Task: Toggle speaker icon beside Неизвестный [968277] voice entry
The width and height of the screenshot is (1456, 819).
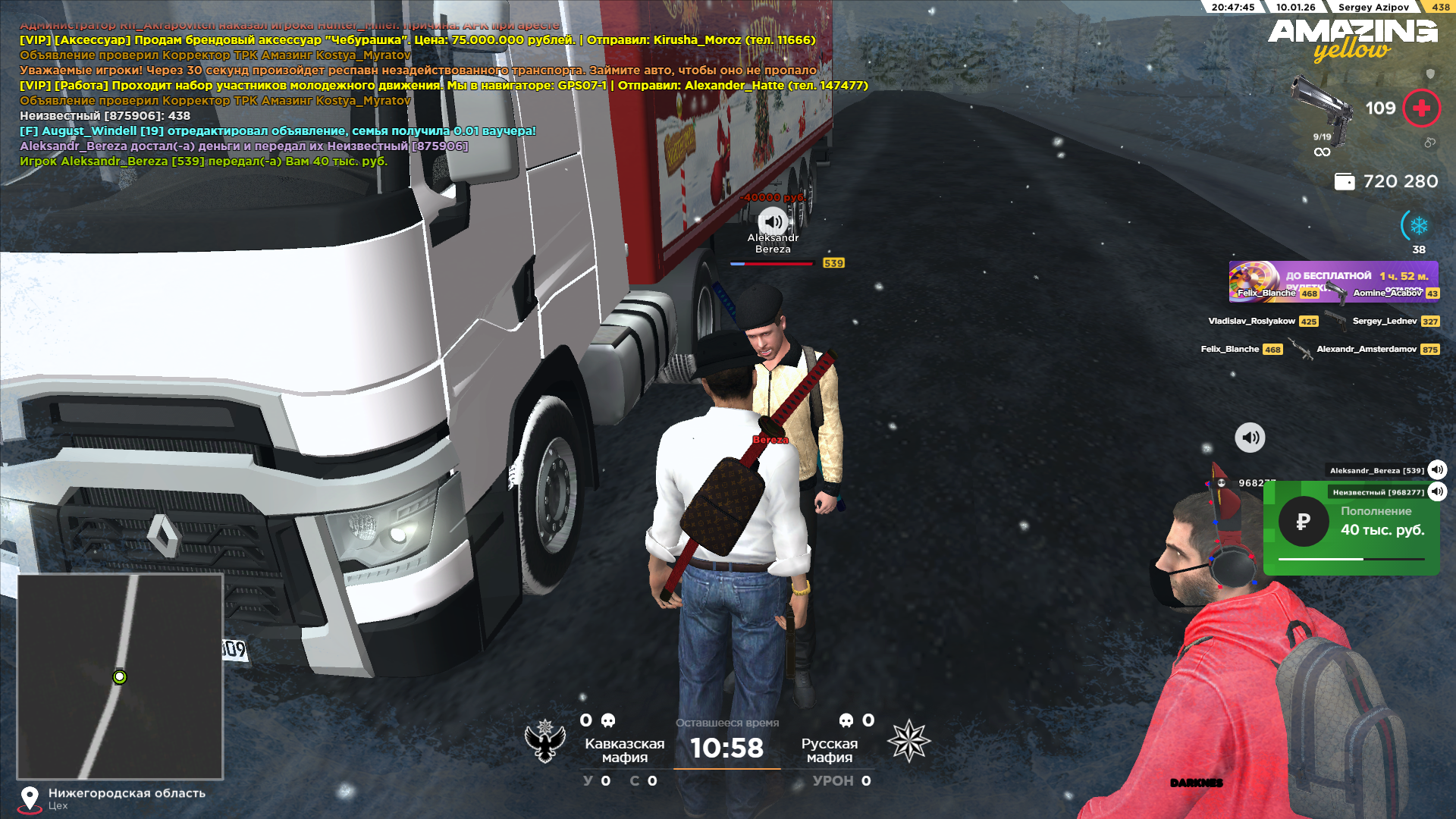Action: pos(1437,492)
